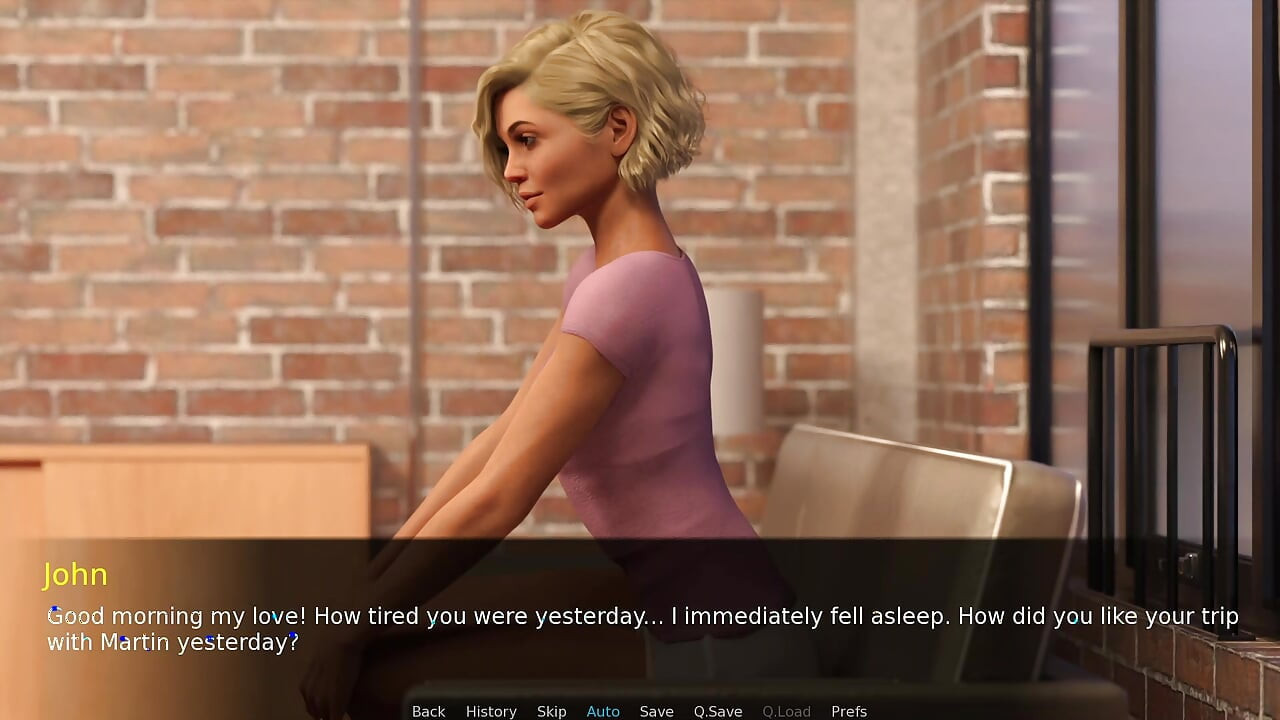Select Save from the quick menu
Image resolution: width=1280 pixels, height=720 pixels.
(656, 711)
